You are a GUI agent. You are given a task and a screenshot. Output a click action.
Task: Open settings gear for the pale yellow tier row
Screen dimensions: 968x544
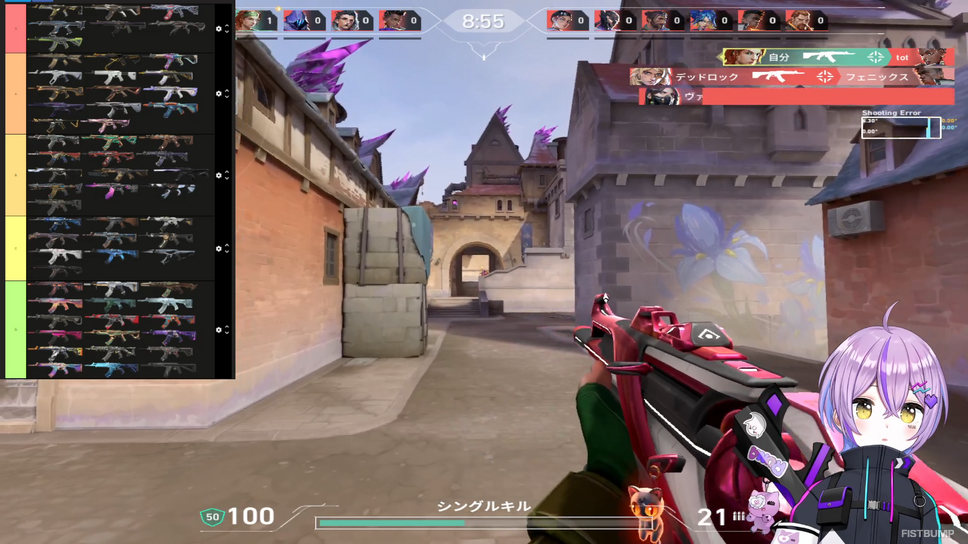[219, 248]
